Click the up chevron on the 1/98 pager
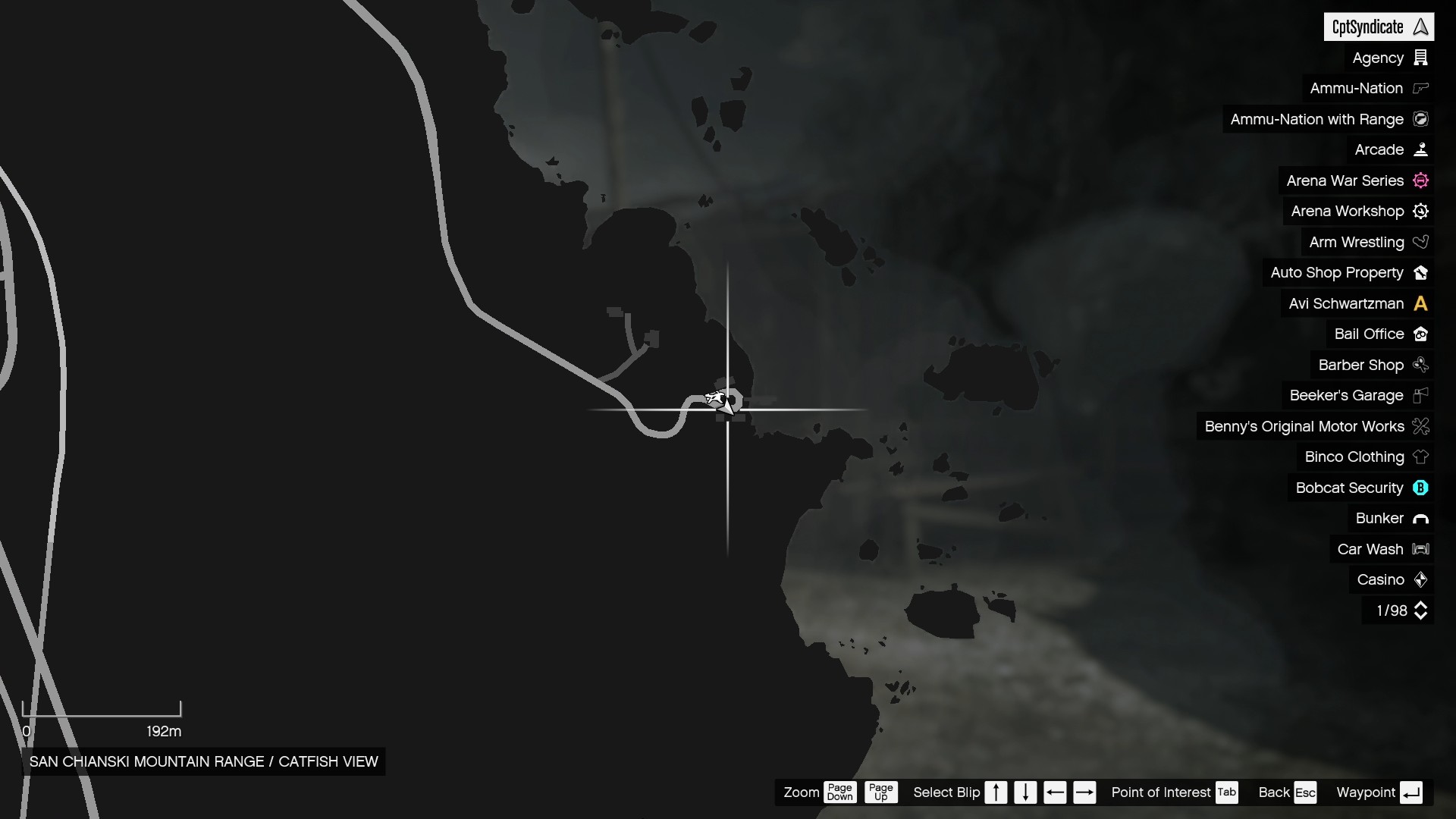1456x819 pixels. pos(1422,604)
